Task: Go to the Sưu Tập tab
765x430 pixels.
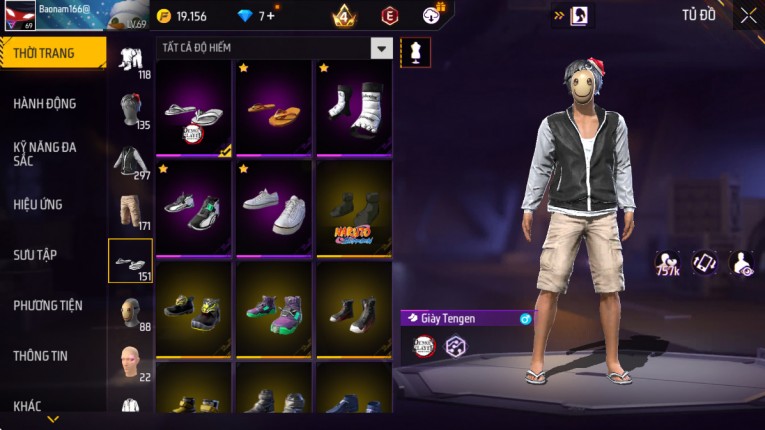Action: pos(35,255)
